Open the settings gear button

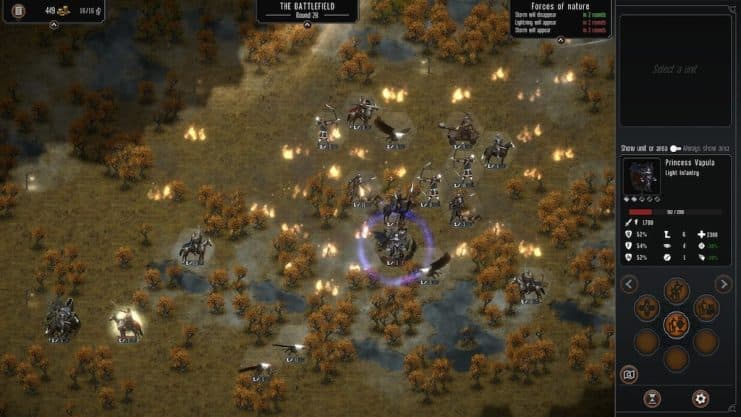pyautogui.click(x=700, y=398)
